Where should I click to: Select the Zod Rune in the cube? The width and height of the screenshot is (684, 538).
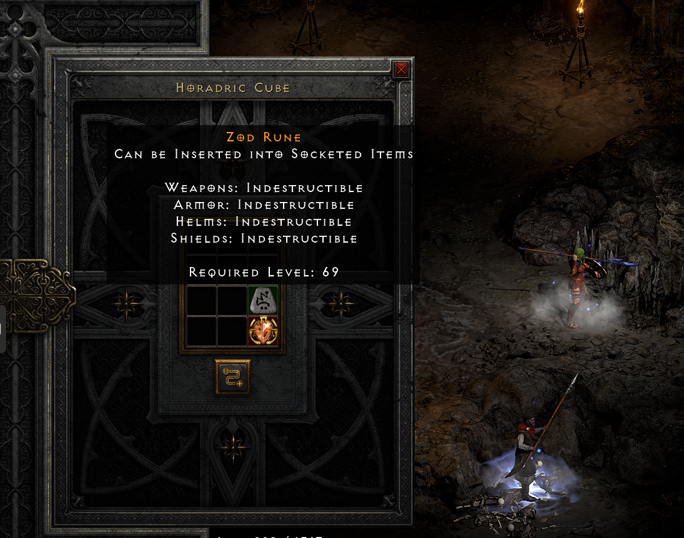pyautogui.click(x=262, y=300)
